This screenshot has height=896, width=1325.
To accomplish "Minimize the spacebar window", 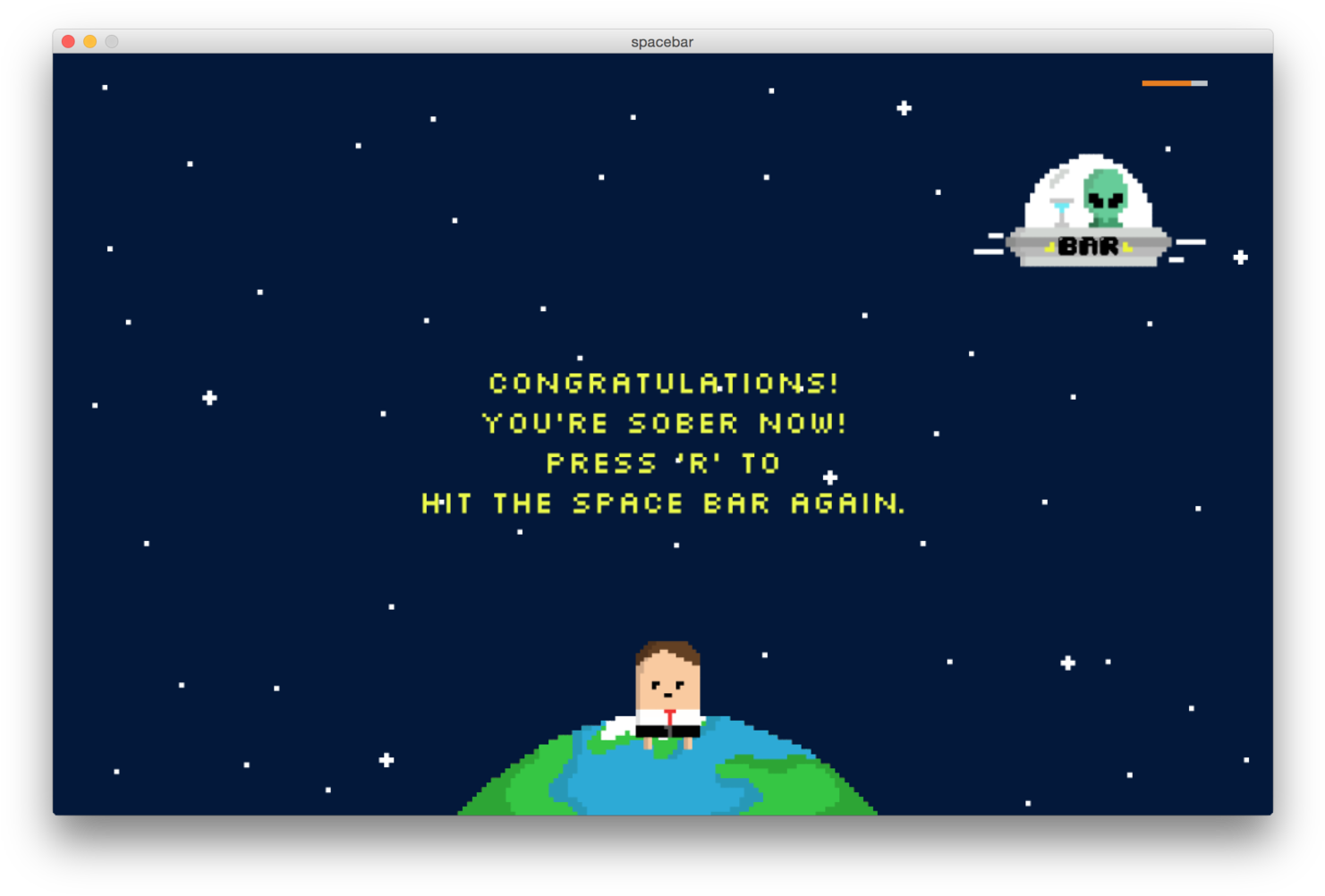I will (89, 42).
